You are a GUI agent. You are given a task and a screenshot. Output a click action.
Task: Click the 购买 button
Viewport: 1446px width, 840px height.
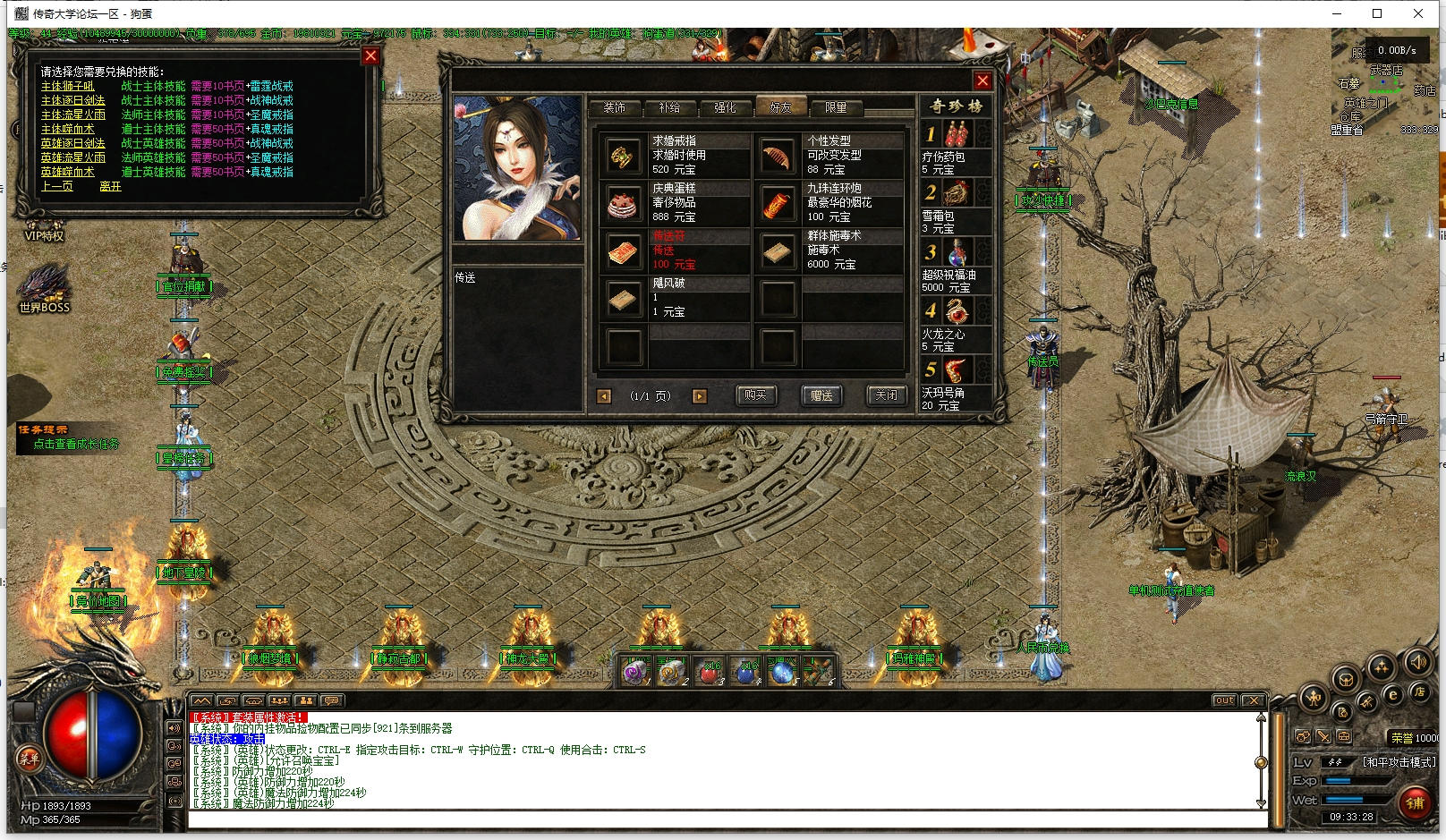755,395
